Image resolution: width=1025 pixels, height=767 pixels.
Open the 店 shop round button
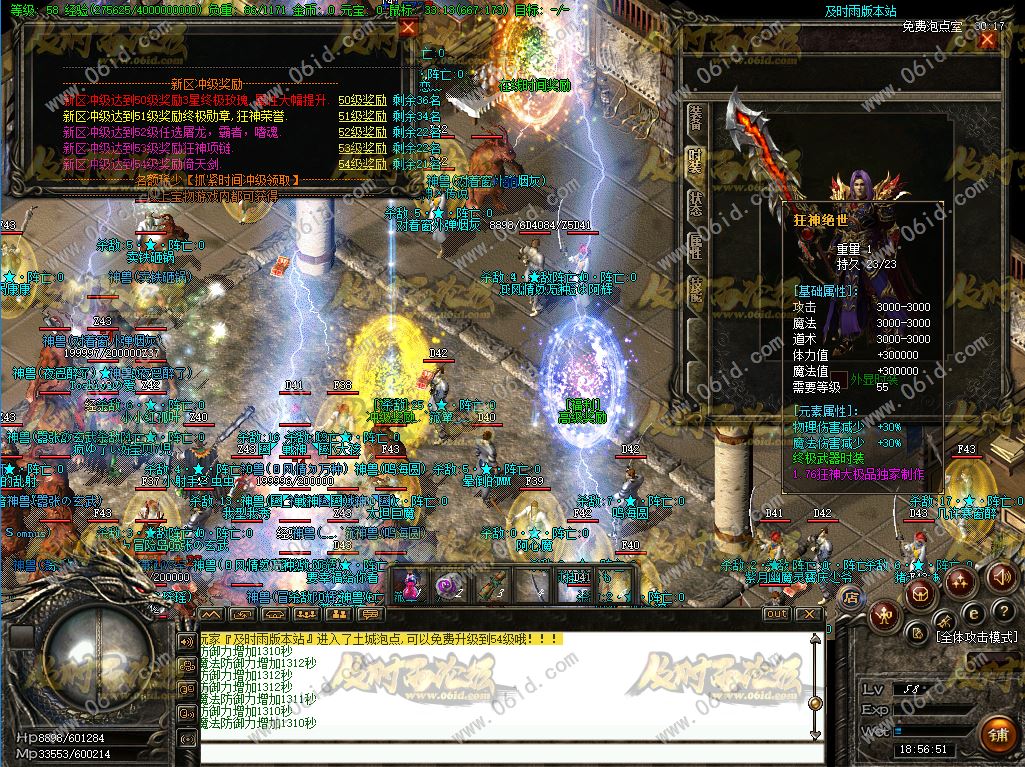(x=851, y=598)
